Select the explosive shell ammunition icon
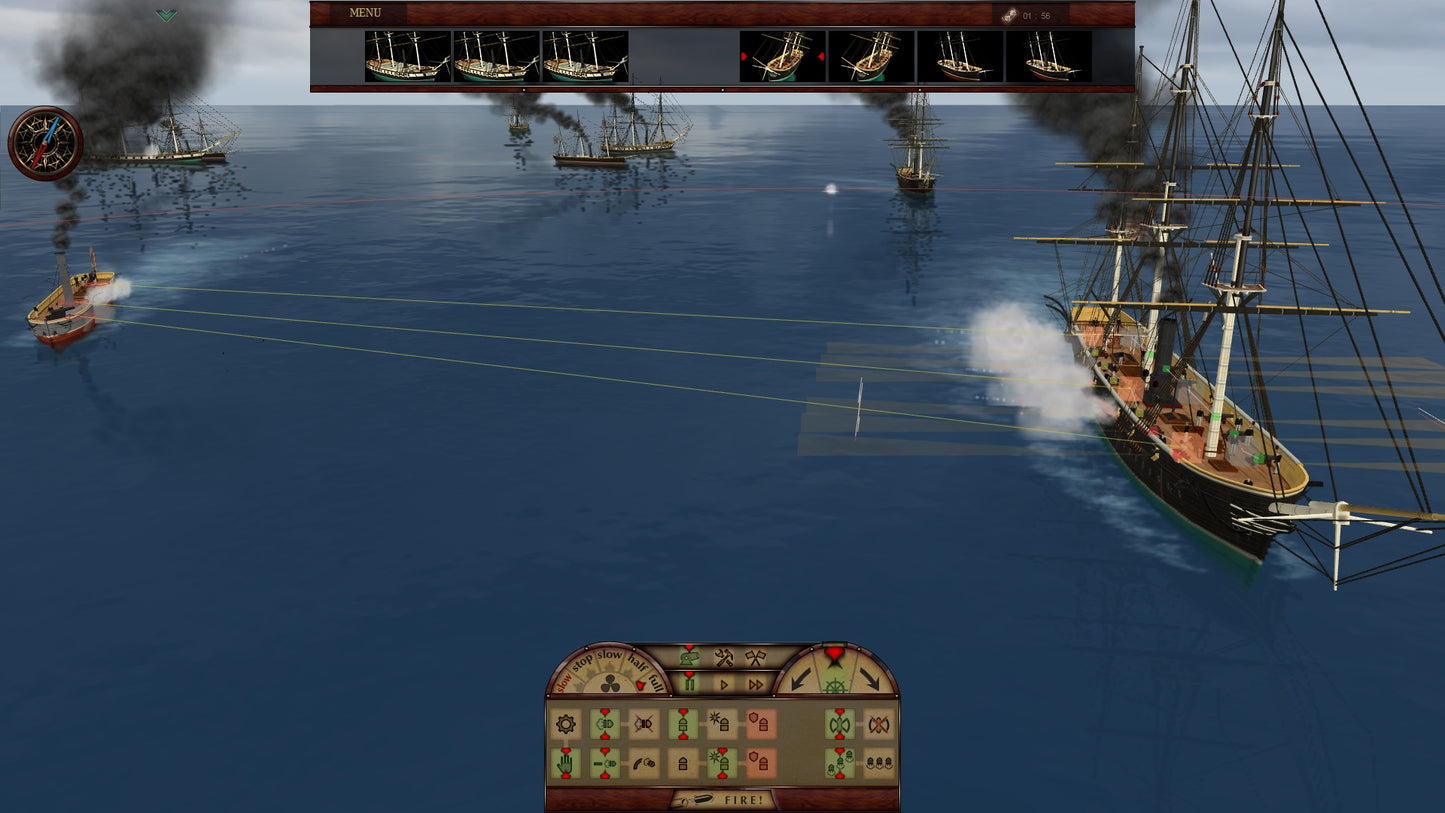Viewport: 1445px width, 813px height. point(718,720)
